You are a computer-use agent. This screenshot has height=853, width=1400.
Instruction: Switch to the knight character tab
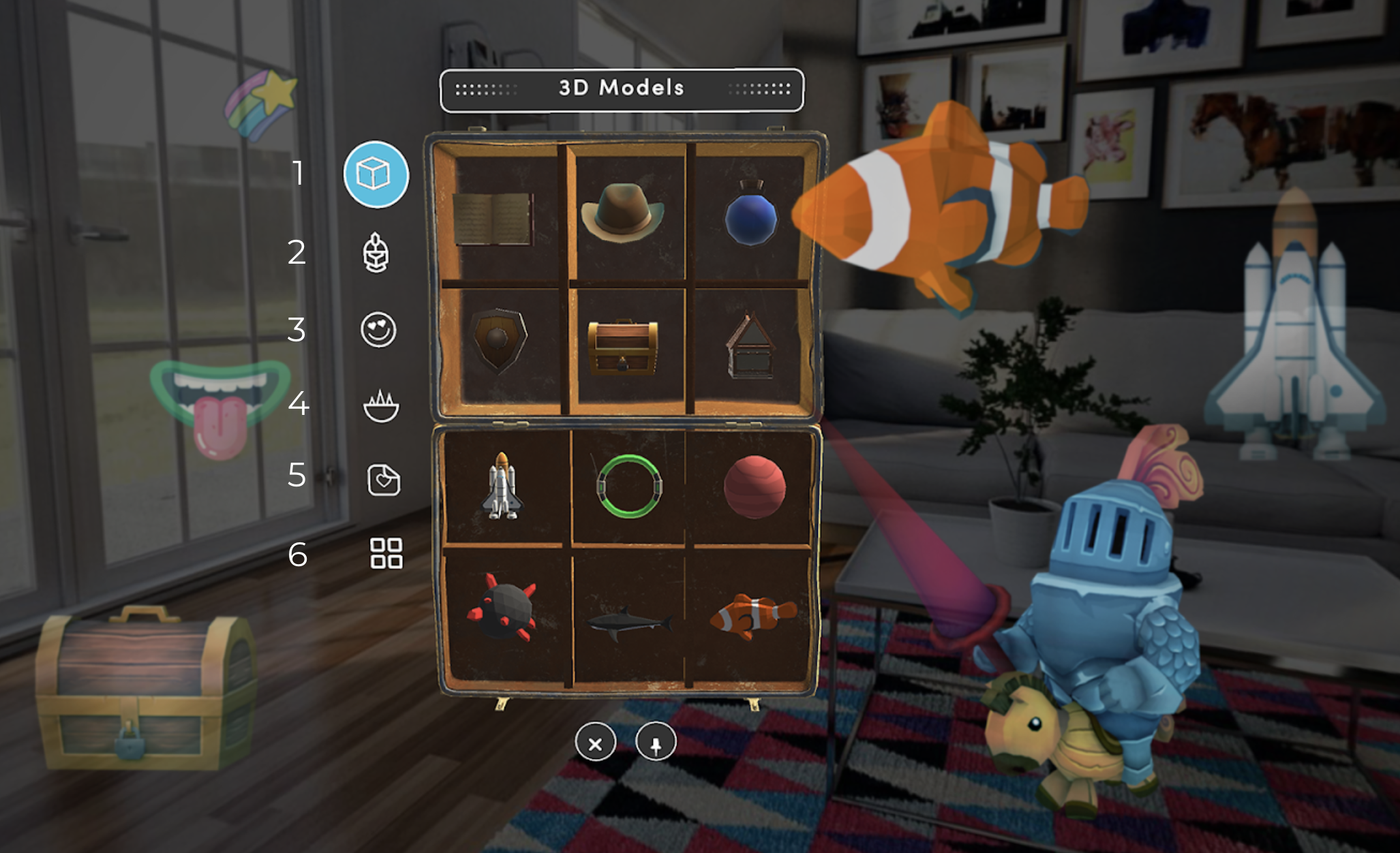[x=376, y=253]
